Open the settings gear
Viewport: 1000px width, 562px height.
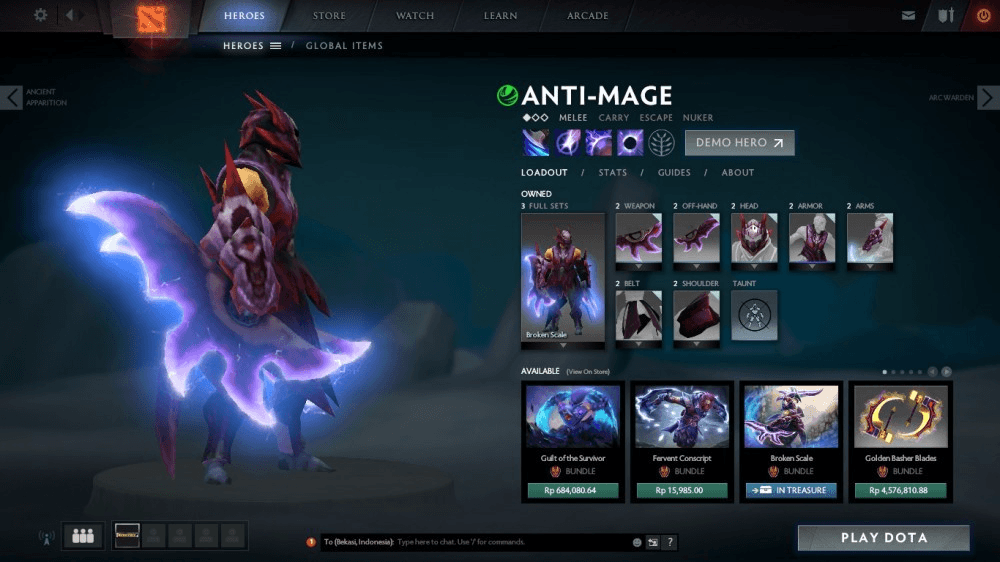[x=41, y=15]
